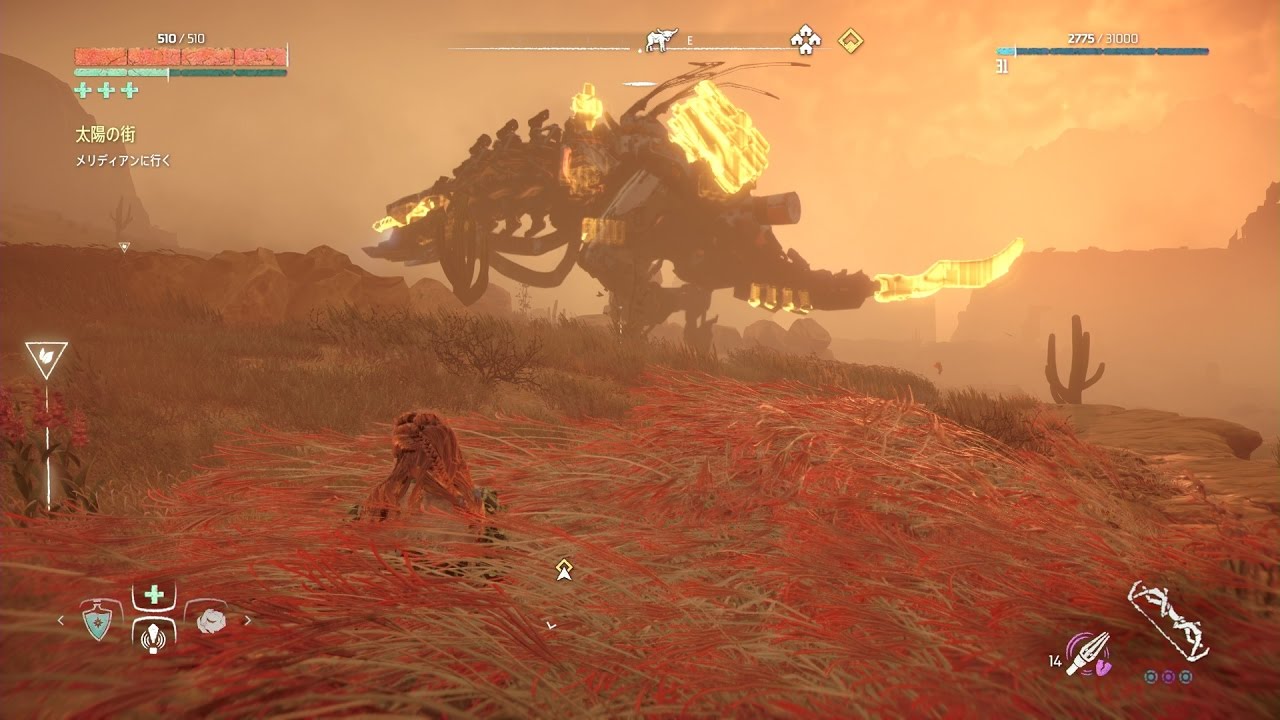Click the machine icon on the compass

[x=658, y=40]
